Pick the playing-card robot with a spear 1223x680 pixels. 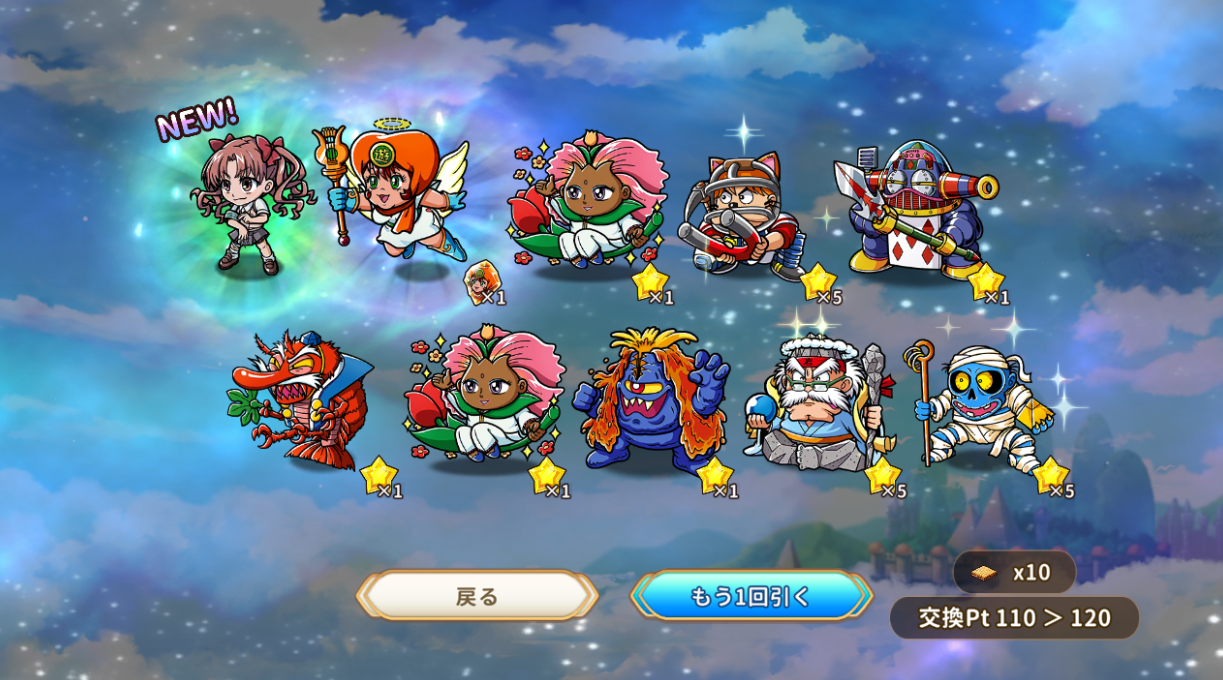point(915,210)
